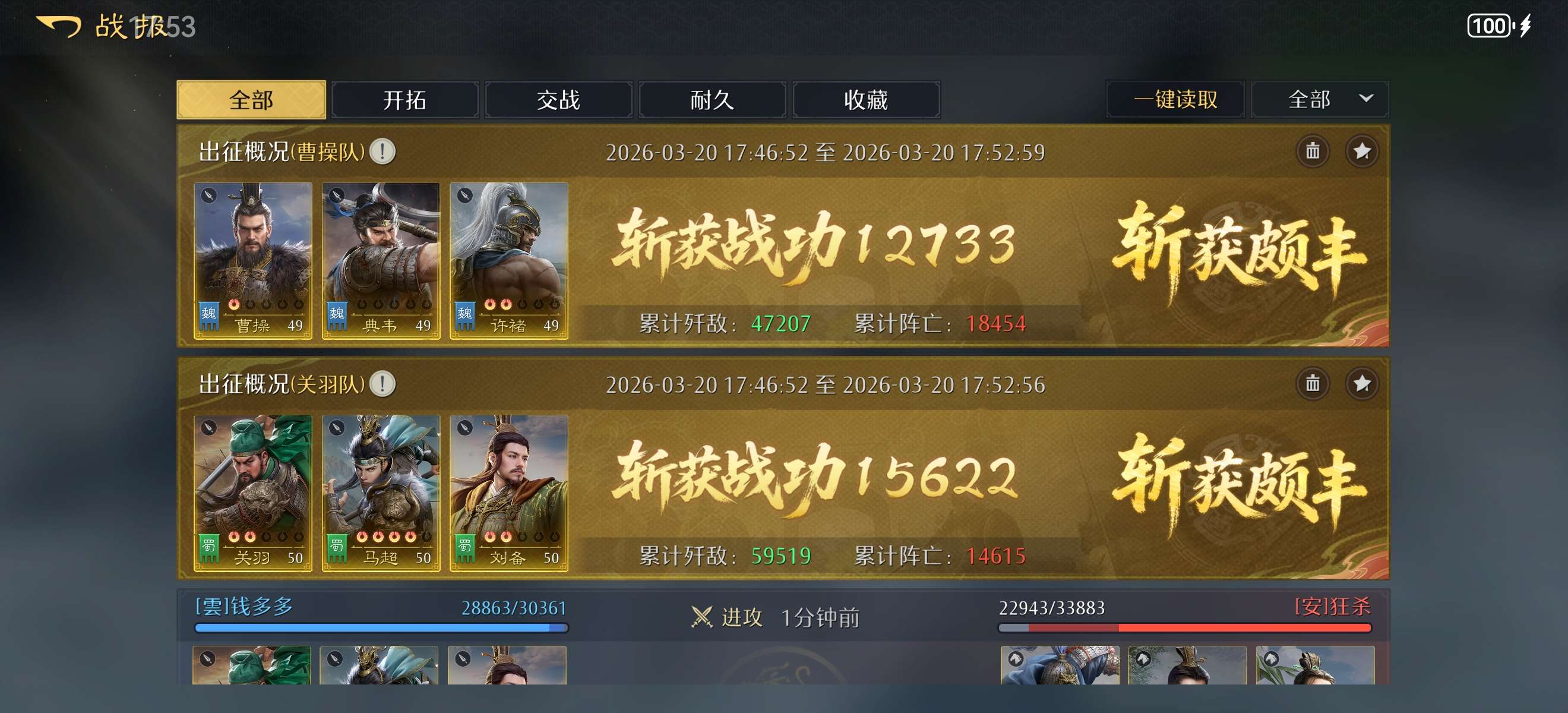Viewport: 1568px width, 713px height.
Task: Toggle the 收藏 filter
Action: 867,99
